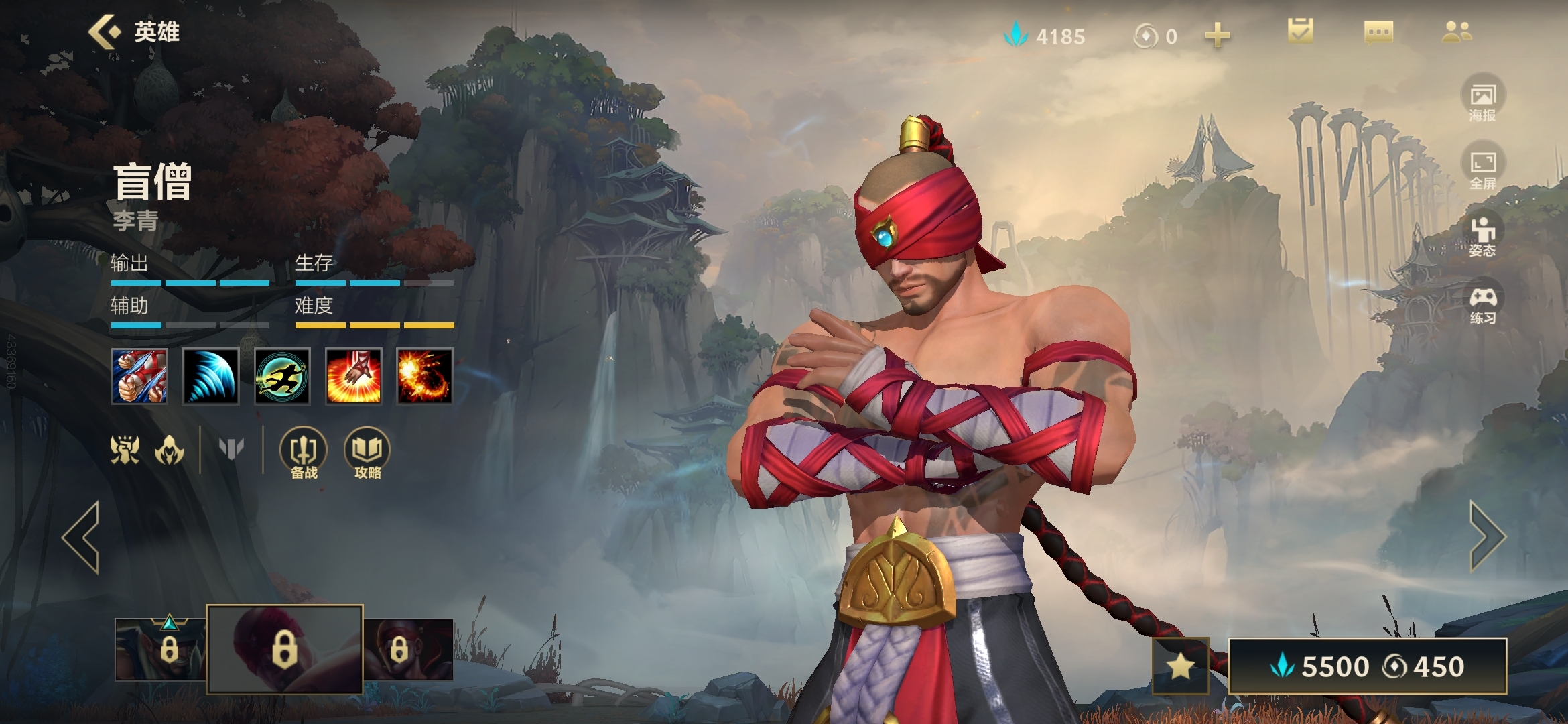
Task: Select the red ground slam ability icon
Action: click(353, 376)
